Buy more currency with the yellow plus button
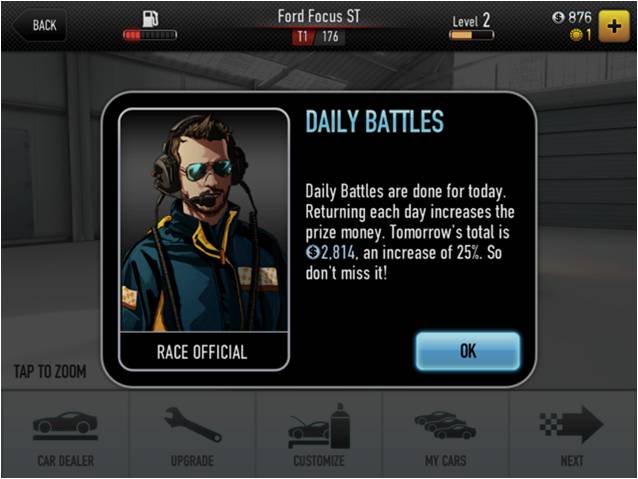 click(x=613, y=25)
